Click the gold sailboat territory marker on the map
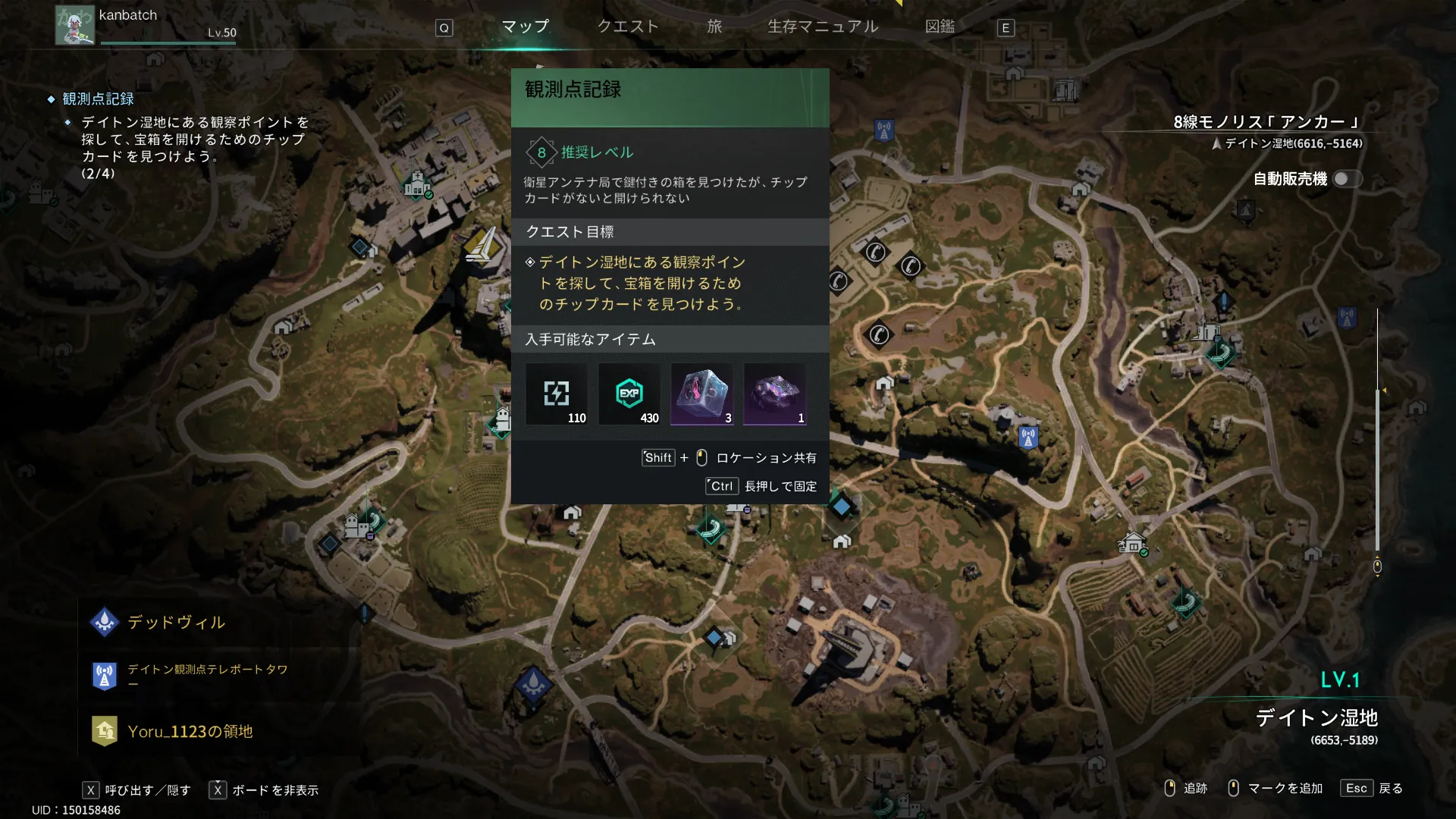 [x=482, y=245]
